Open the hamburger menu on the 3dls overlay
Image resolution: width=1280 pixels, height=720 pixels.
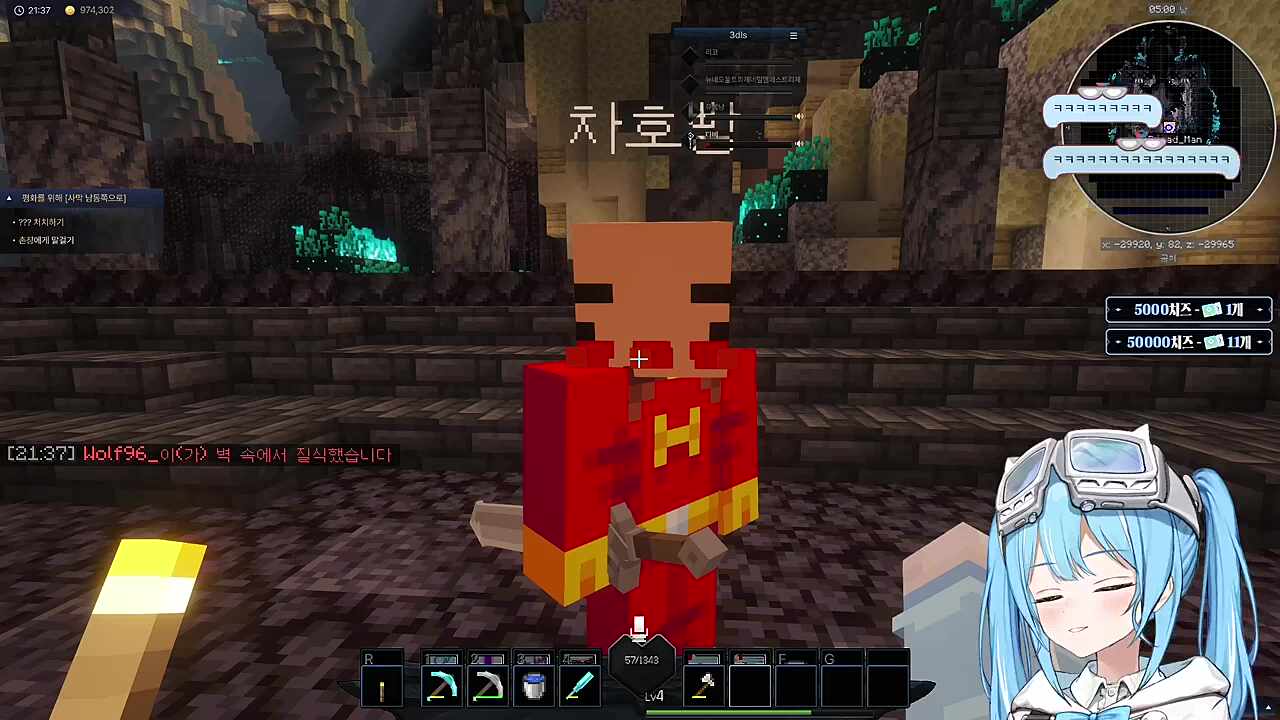pos(793,34)
